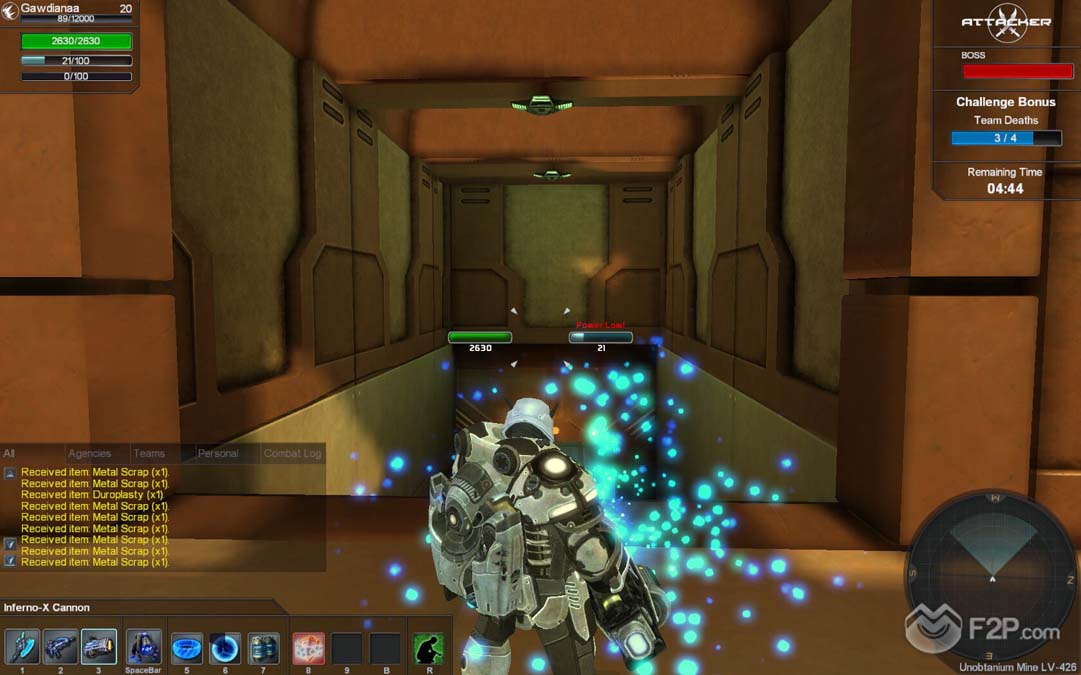This screenshot has height=675, width=1081.
Task: Activate the SpaceBar jetpack ability
Action: (144, 647)
